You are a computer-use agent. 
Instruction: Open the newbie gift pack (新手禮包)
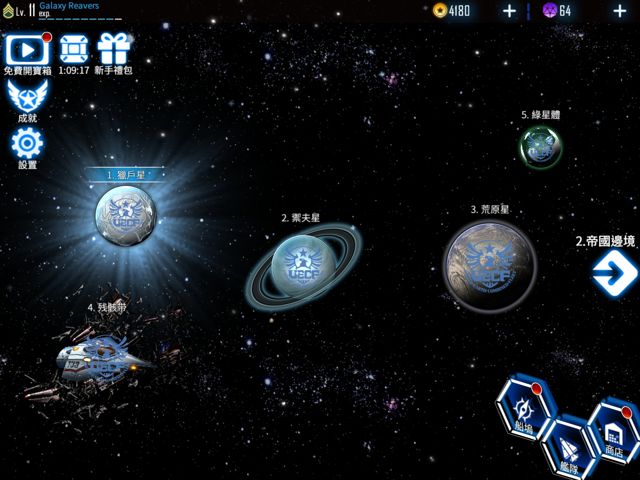coord(114,50)
